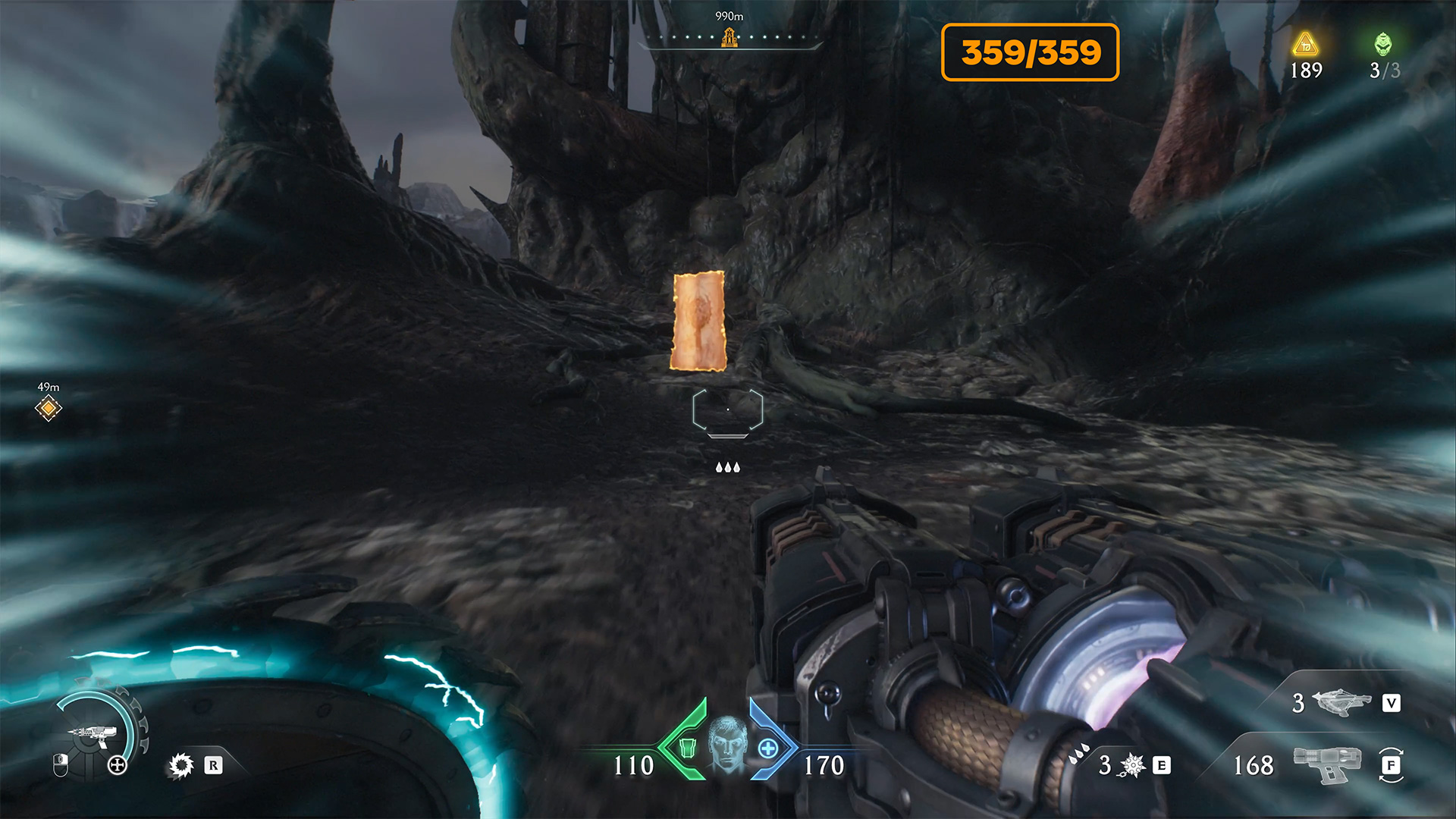Click the gold currency icon
The image size is (1456, 819).
click(x=1305, y=45)
